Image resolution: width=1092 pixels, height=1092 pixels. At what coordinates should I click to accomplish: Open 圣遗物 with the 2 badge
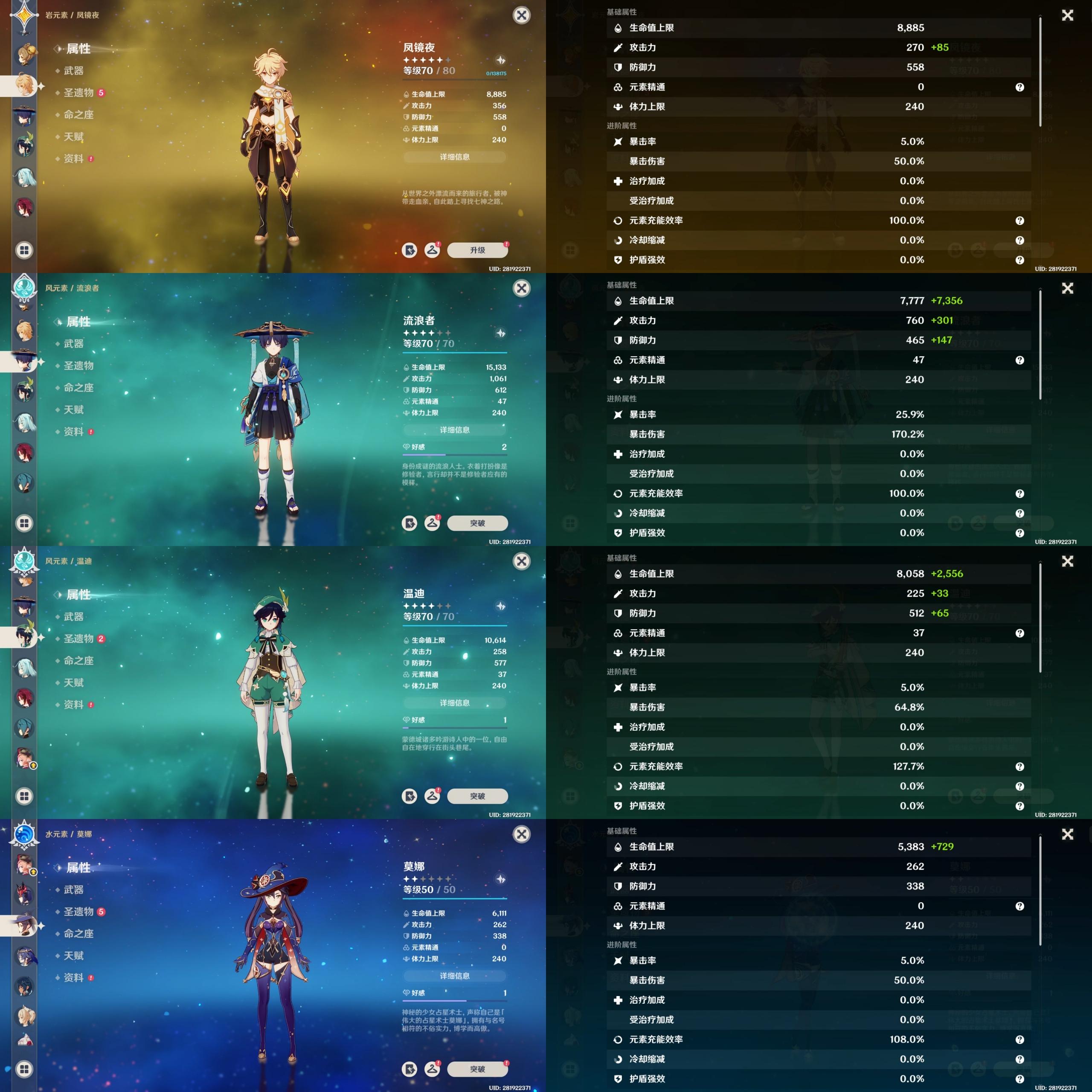[x=78, y=639]
